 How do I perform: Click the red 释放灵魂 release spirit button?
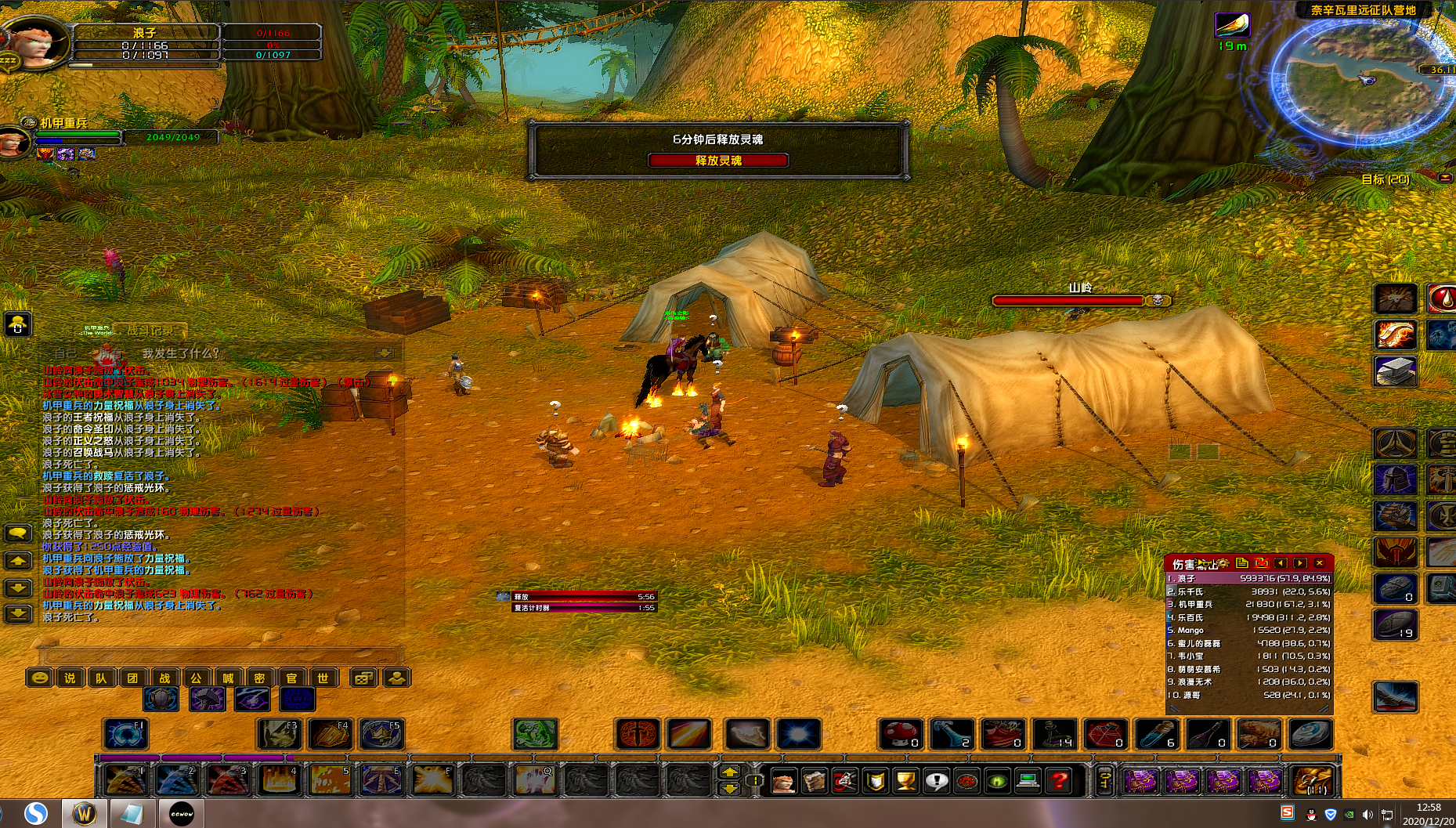717,161
